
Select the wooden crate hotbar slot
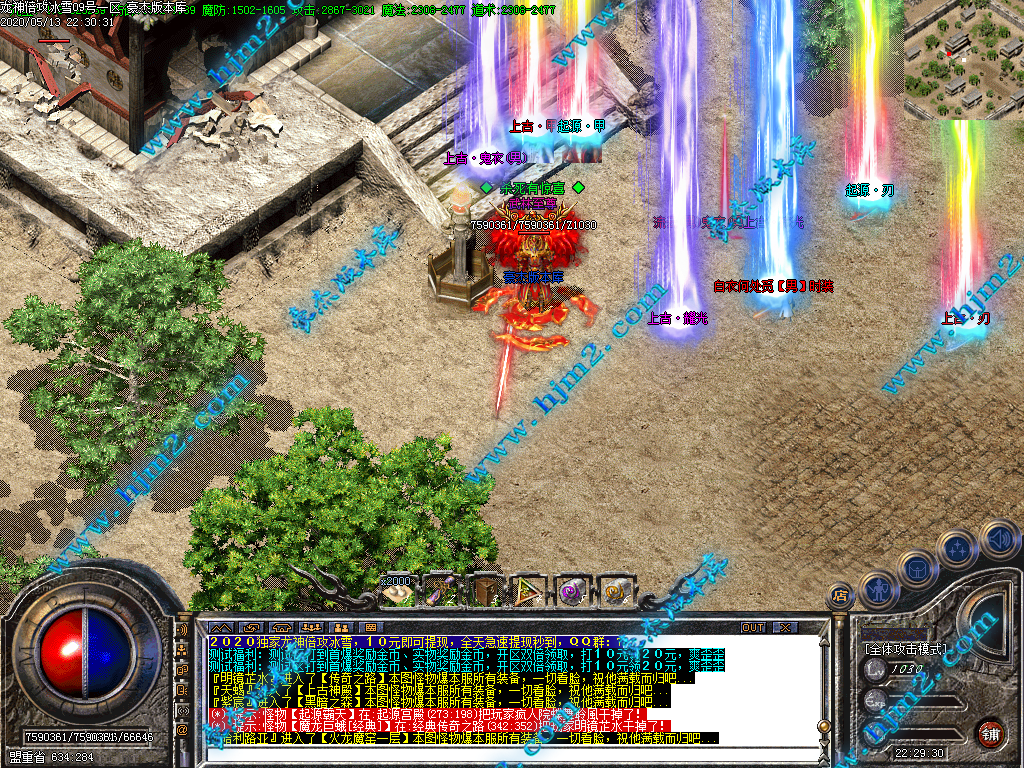[x=486, y=591]
